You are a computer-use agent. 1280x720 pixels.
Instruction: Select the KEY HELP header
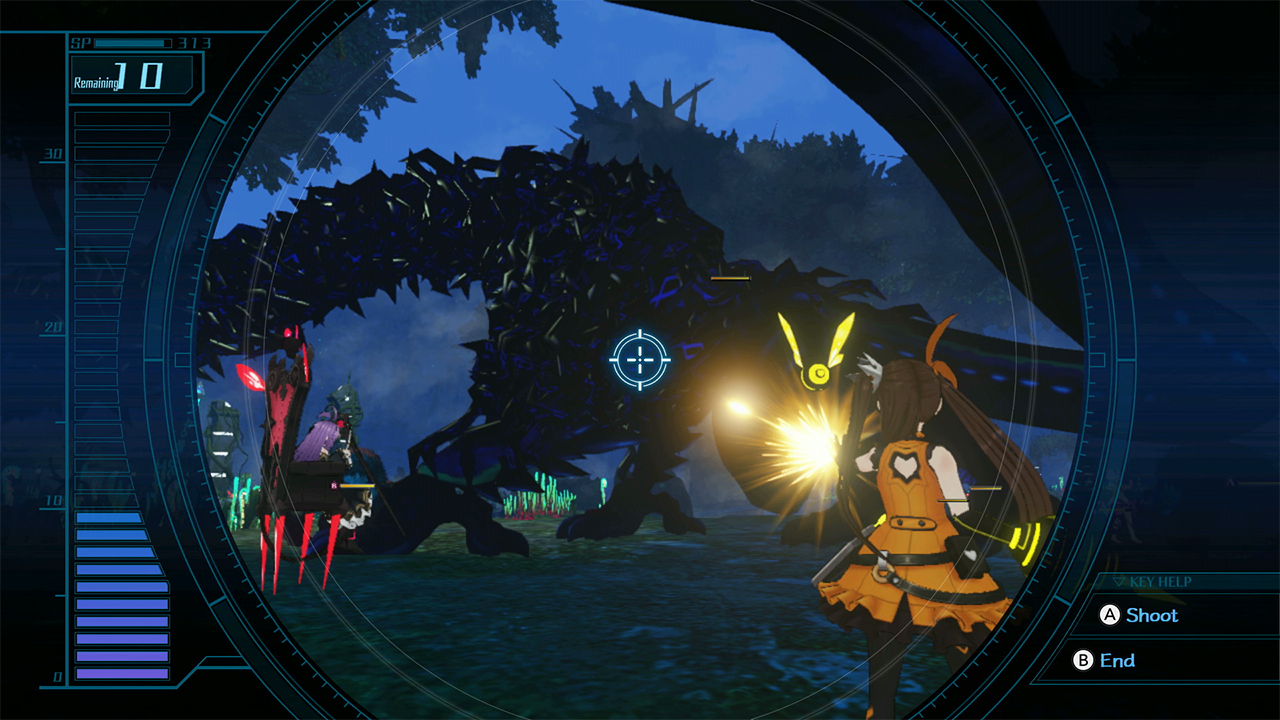(x=1160, y=582)
